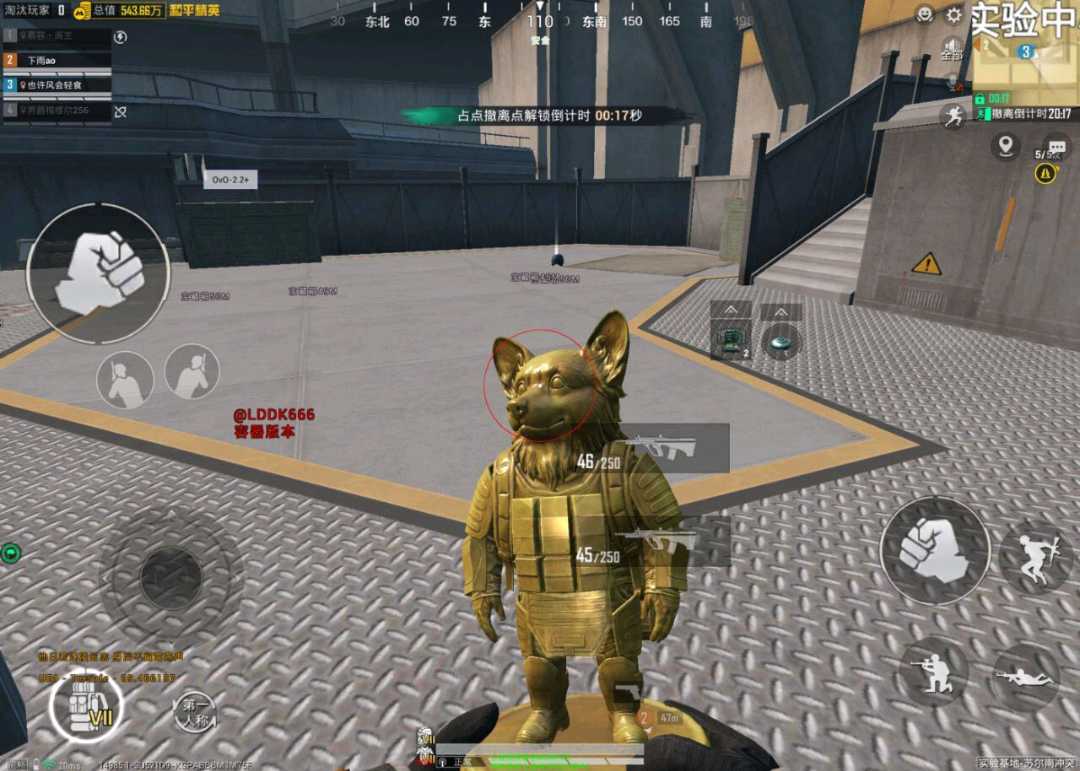Open the quick chat speech bubble
Screen dimensions: 1080x771
pos(1055,148)
